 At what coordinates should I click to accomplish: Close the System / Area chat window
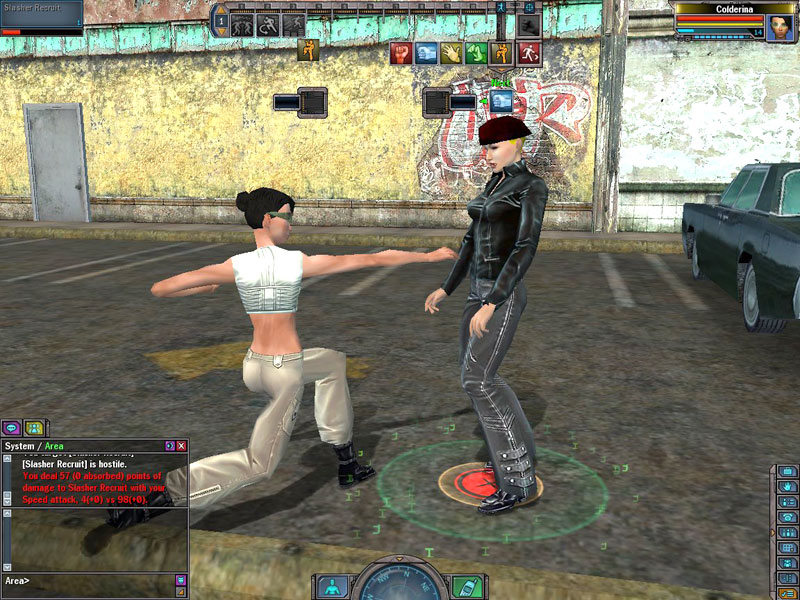tap(181, 446)
